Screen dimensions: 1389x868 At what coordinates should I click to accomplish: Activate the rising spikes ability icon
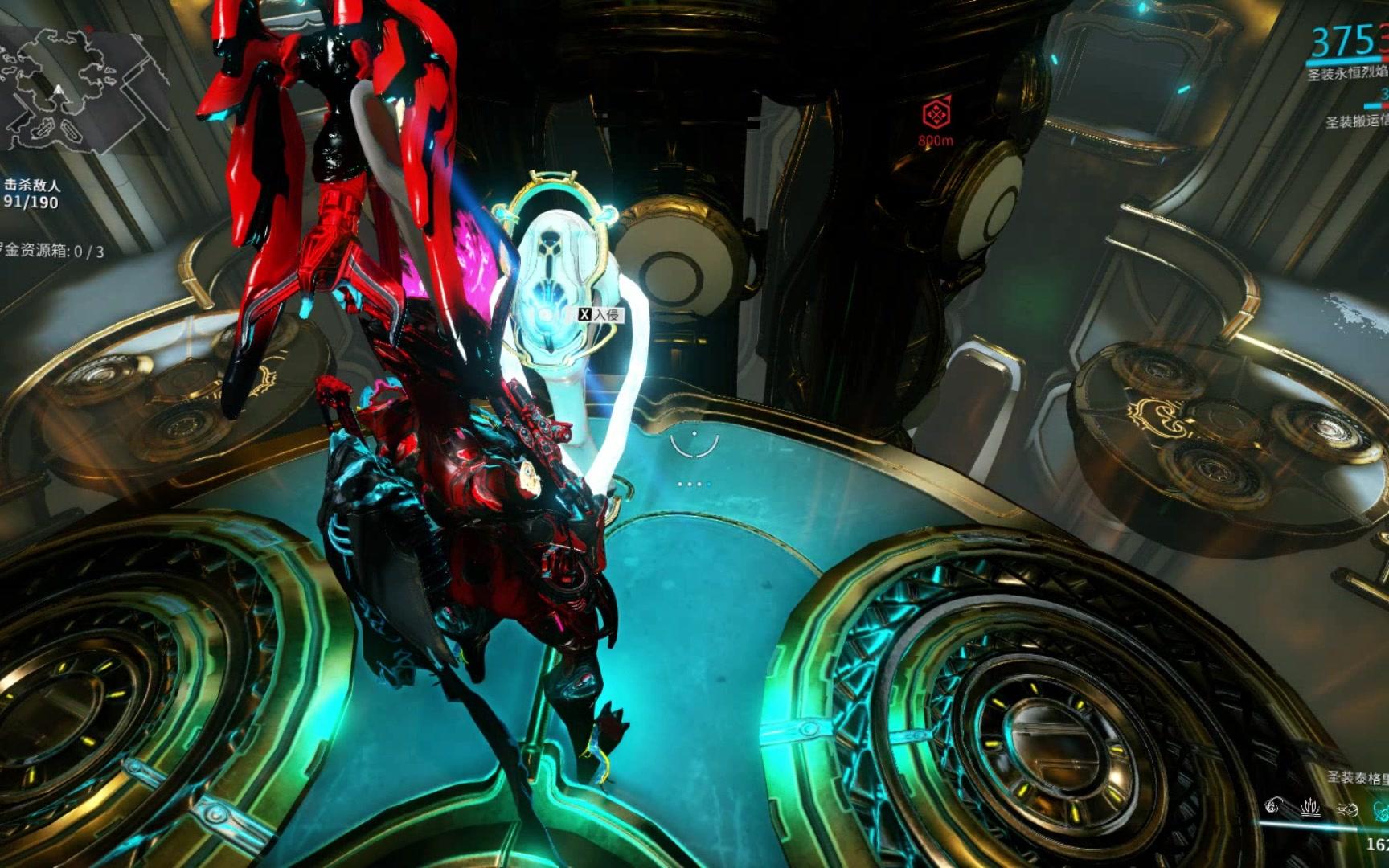pos(1310,806)
